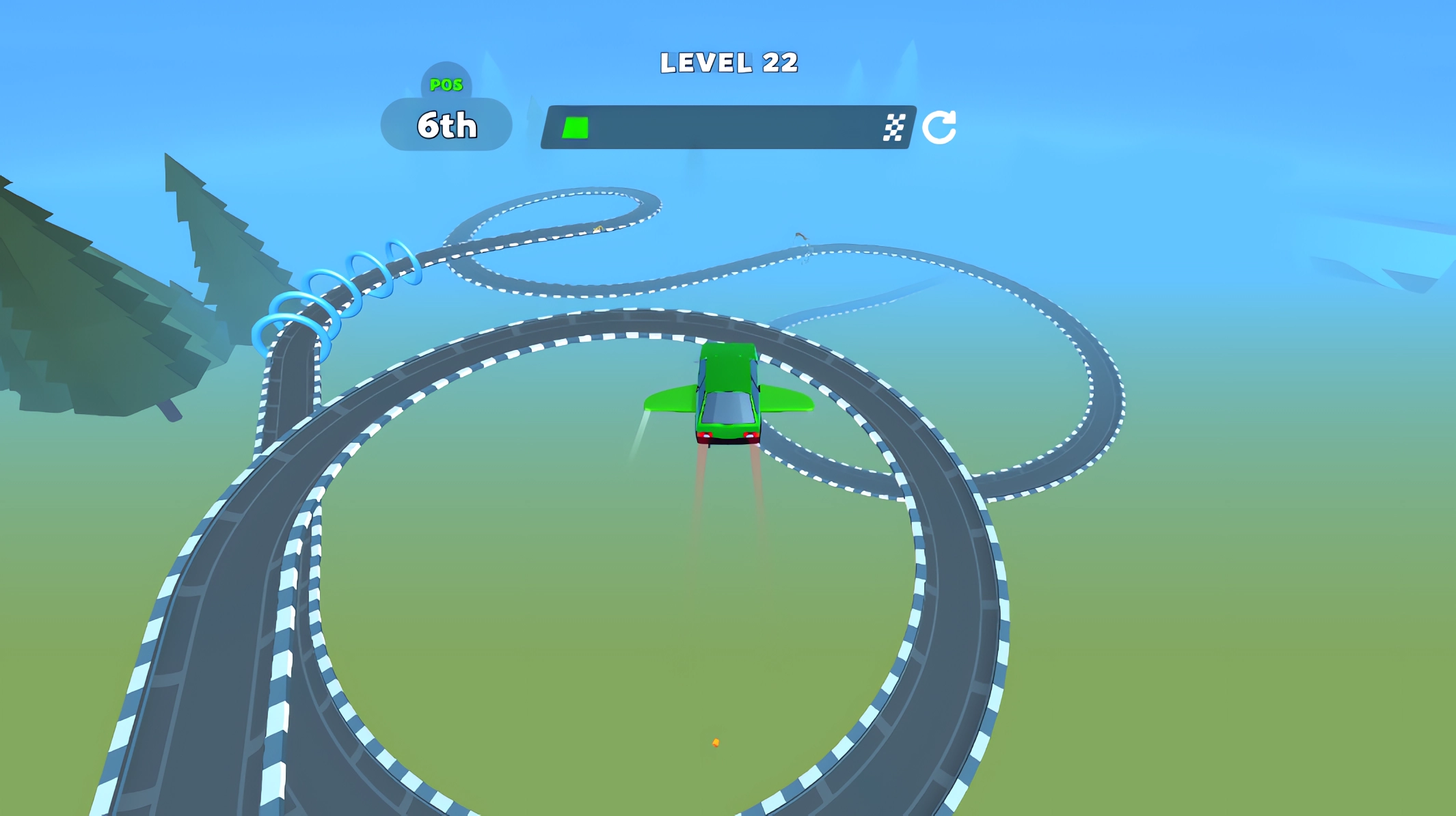The width and height of the screenshot is (1456, 816).
Task: Click the 6th ranking text
Action: click(x=446, y=126)
